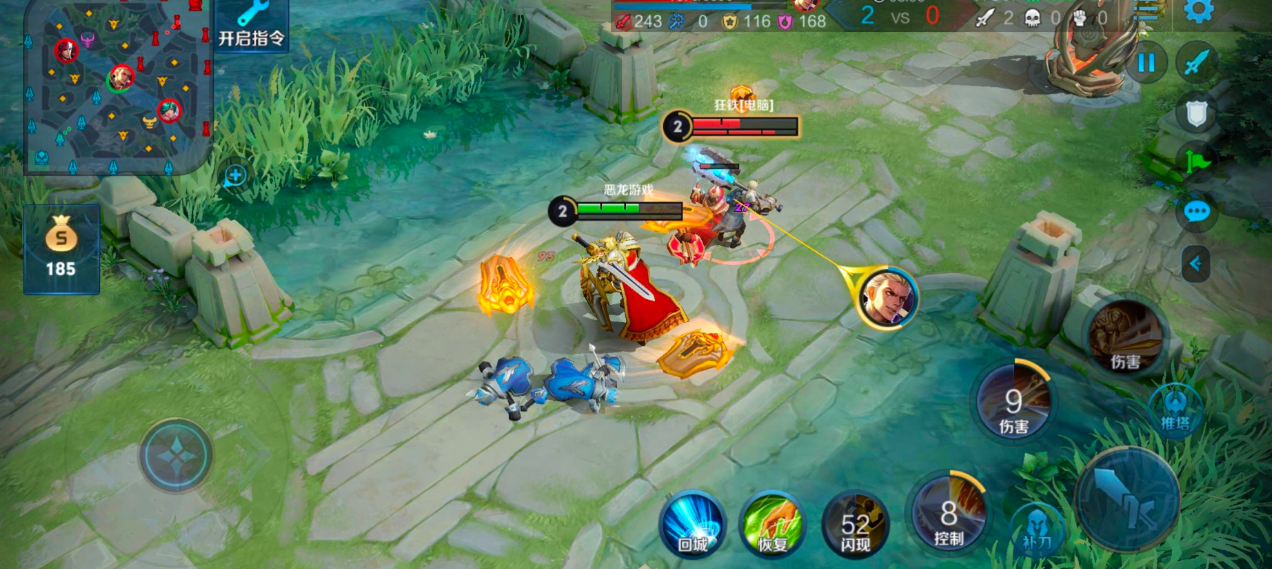Activate the 回城 recall skill
This screenshot has width=1272, height=569.
(692, 523)
